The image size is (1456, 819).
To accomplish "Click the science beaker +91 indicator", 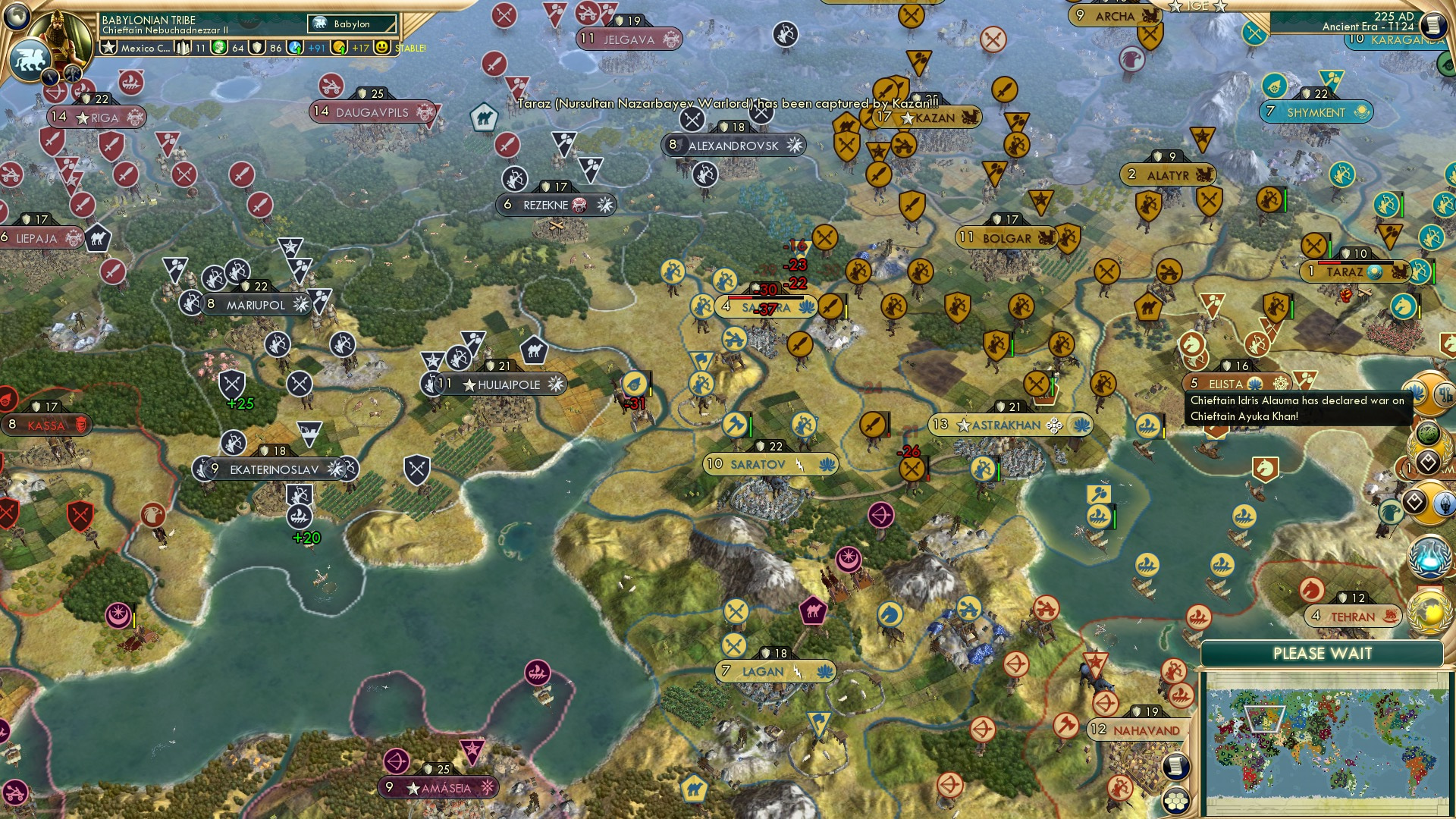I will [x=296, y=48].
